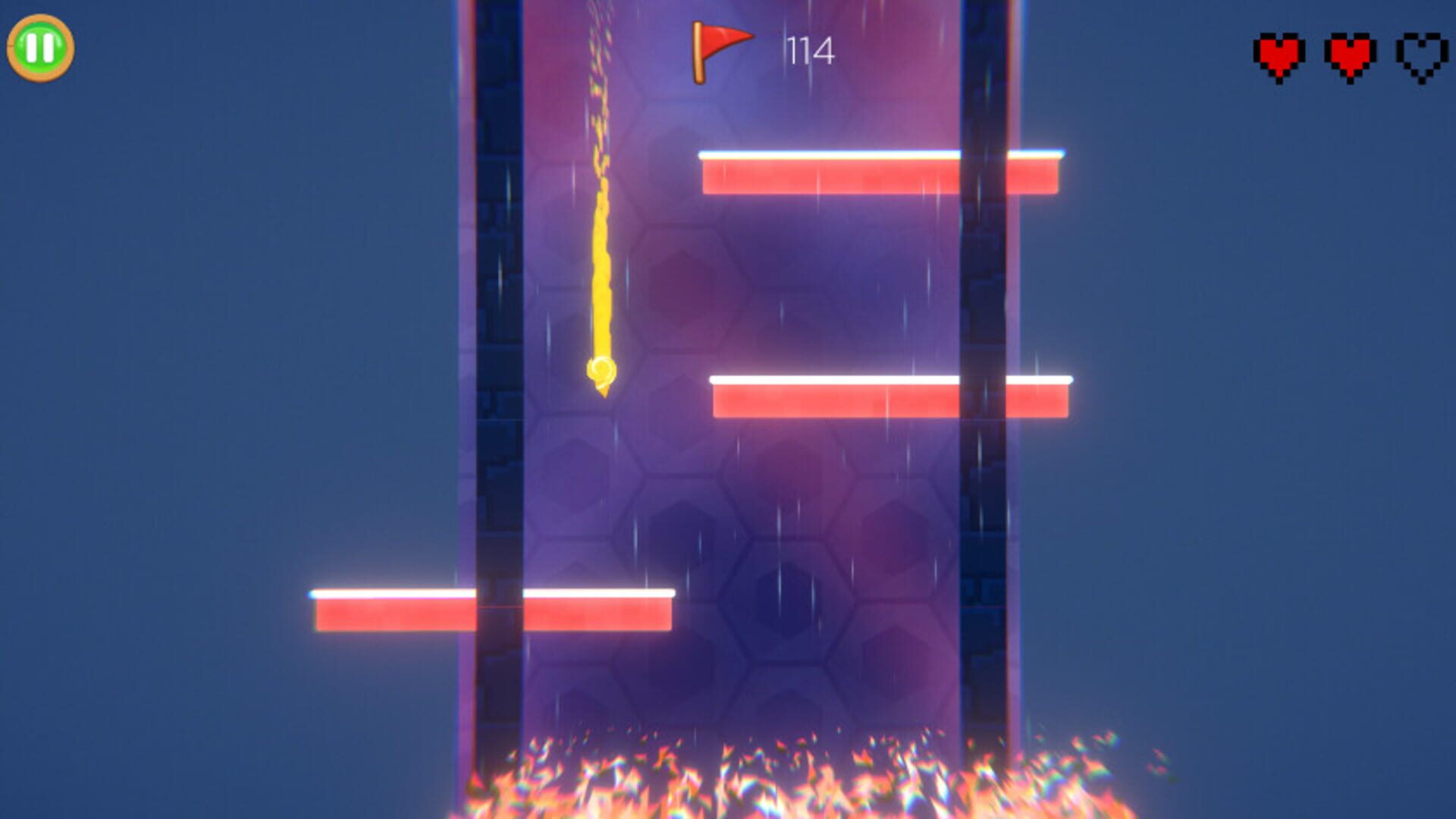Tap the middle heart in the lives display

1349,53
